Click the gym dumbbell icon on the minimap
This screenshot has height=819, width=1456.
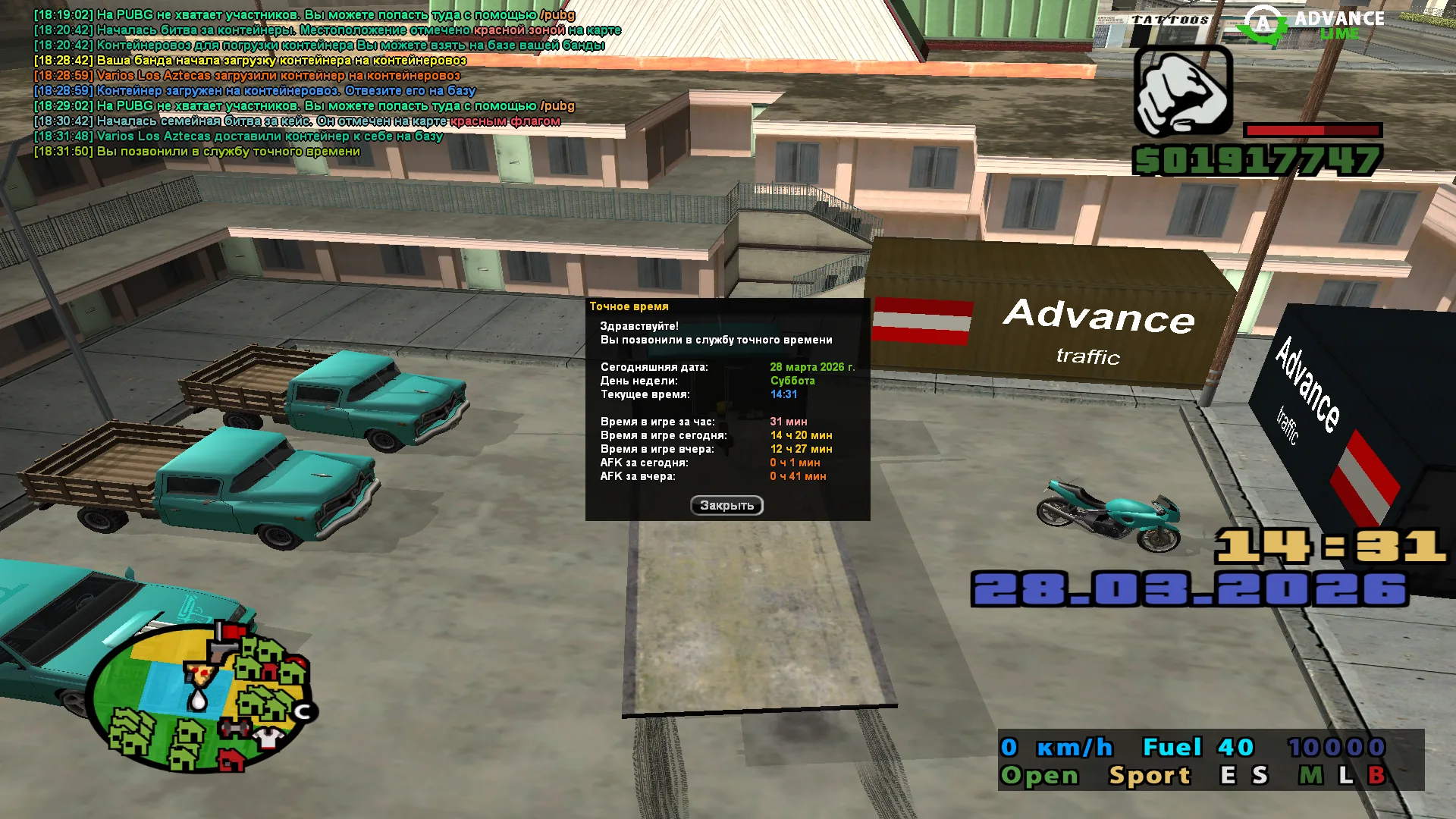coord(234,727)
